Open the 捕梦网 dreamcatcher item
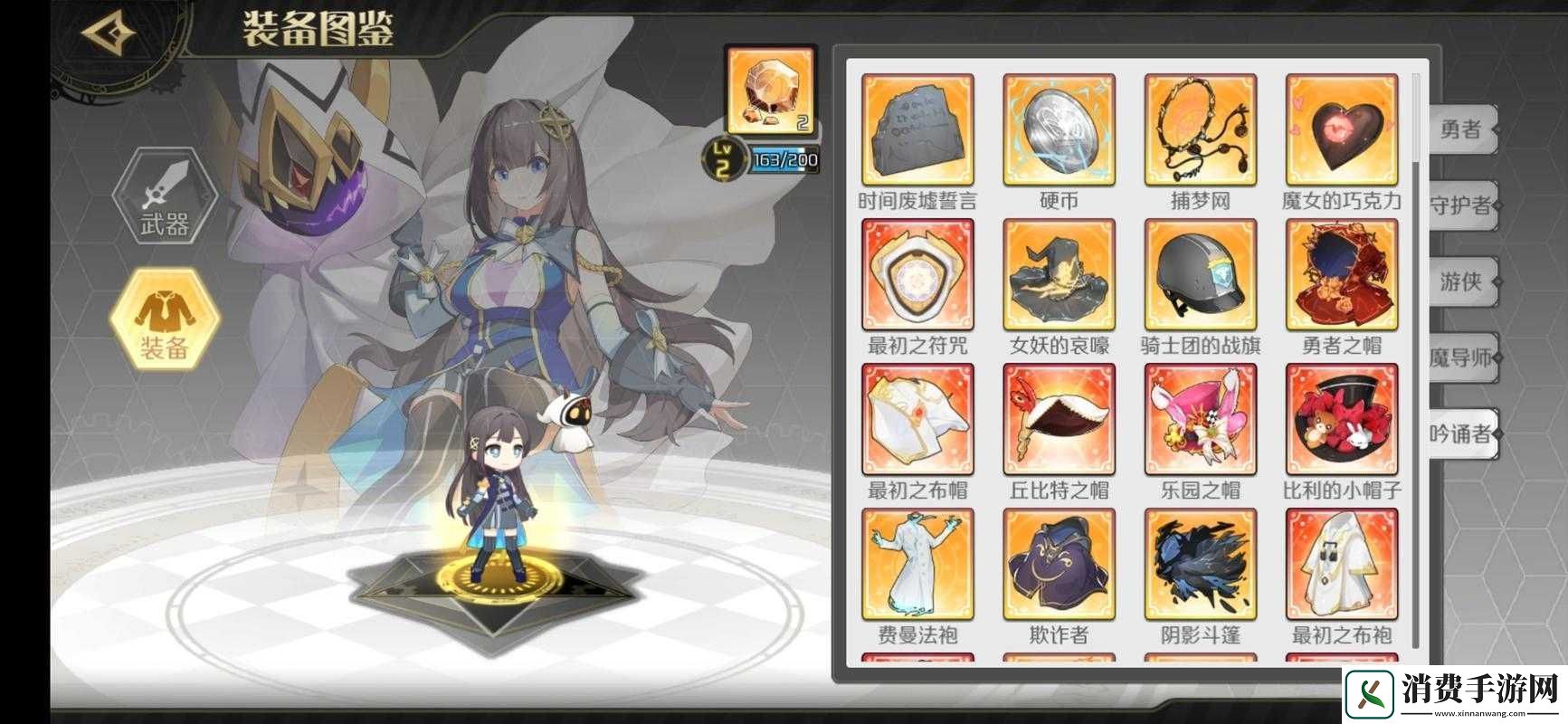Screen dimensions: 1568x724 [x=1201, y=130]
